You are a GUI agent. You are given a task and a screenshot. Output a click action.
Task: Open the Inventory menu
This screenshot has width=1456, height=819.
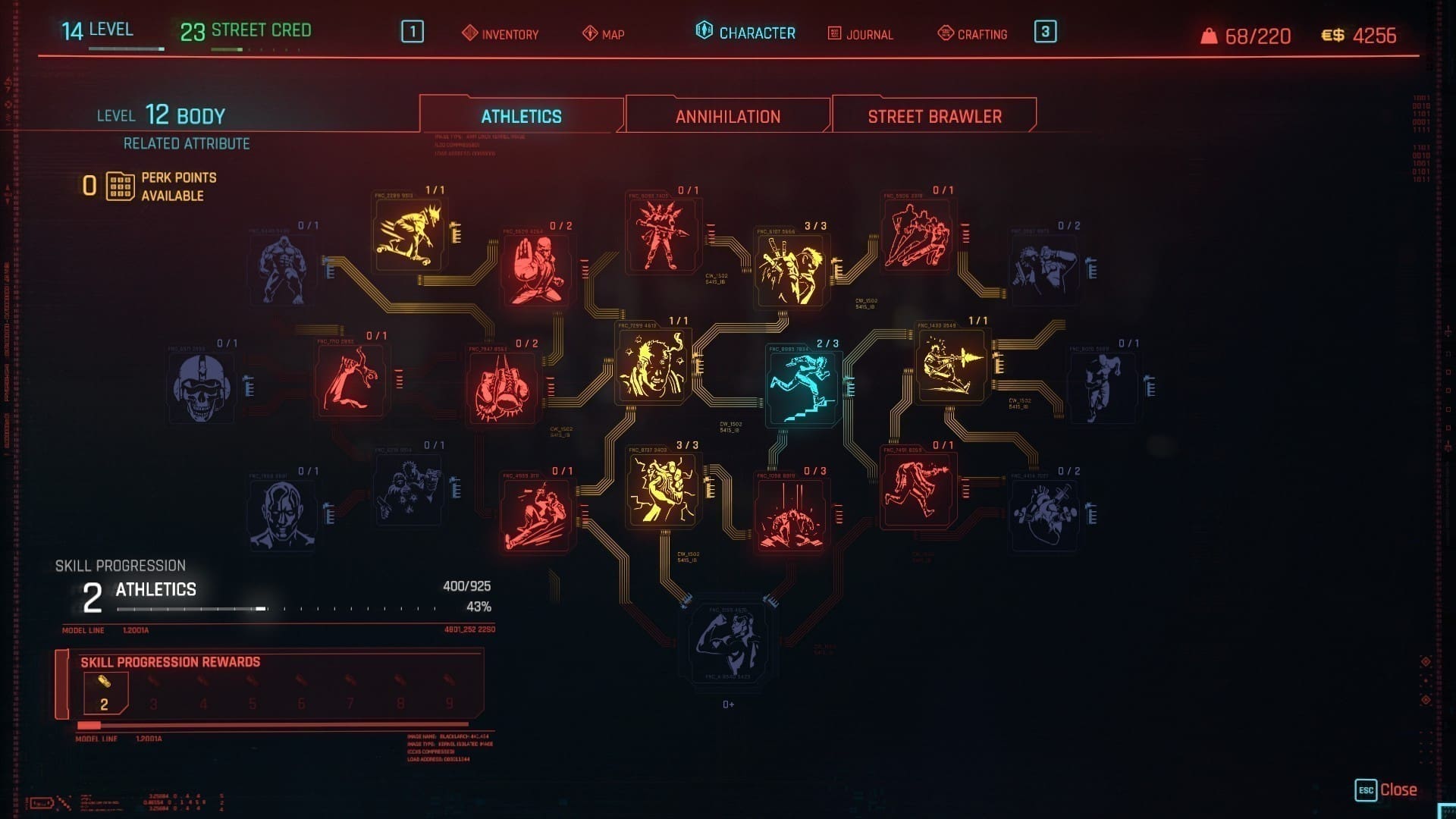tap(500, 34)
